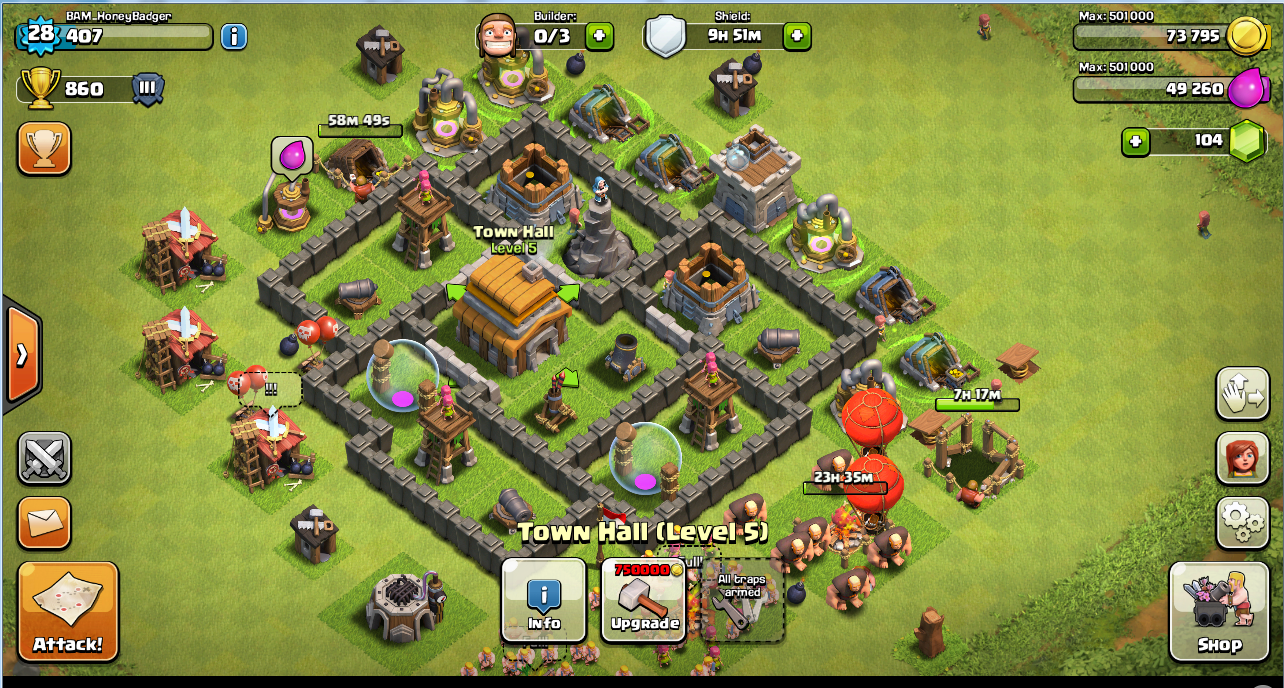Open the red-haired character profile button
The height and width of the screenshot is (688, 1284).
[x=1242, y=458]
